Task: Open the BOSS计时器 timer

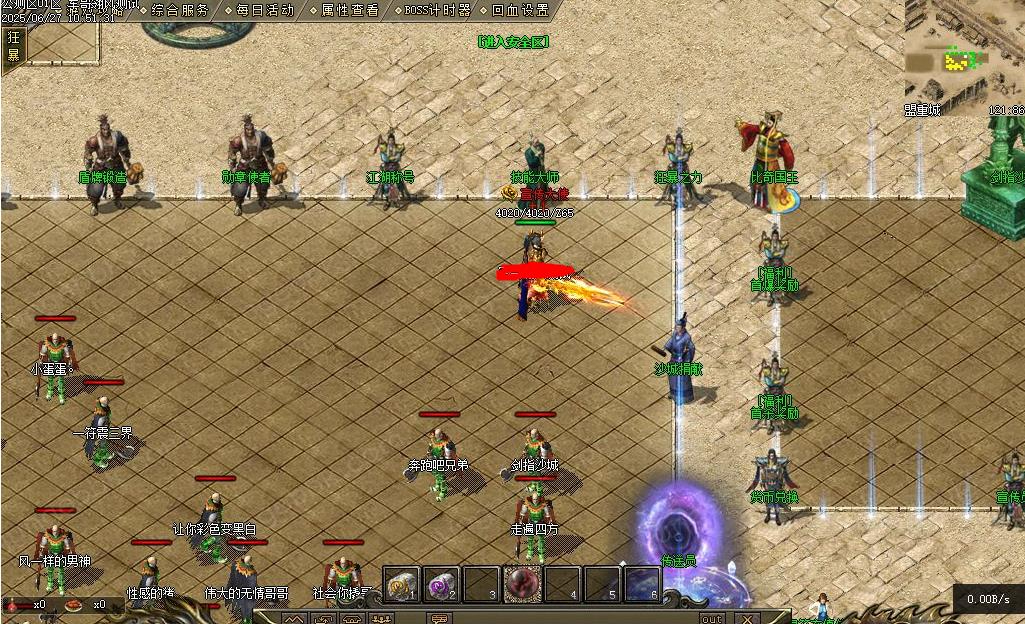Action: coord(437,10)
